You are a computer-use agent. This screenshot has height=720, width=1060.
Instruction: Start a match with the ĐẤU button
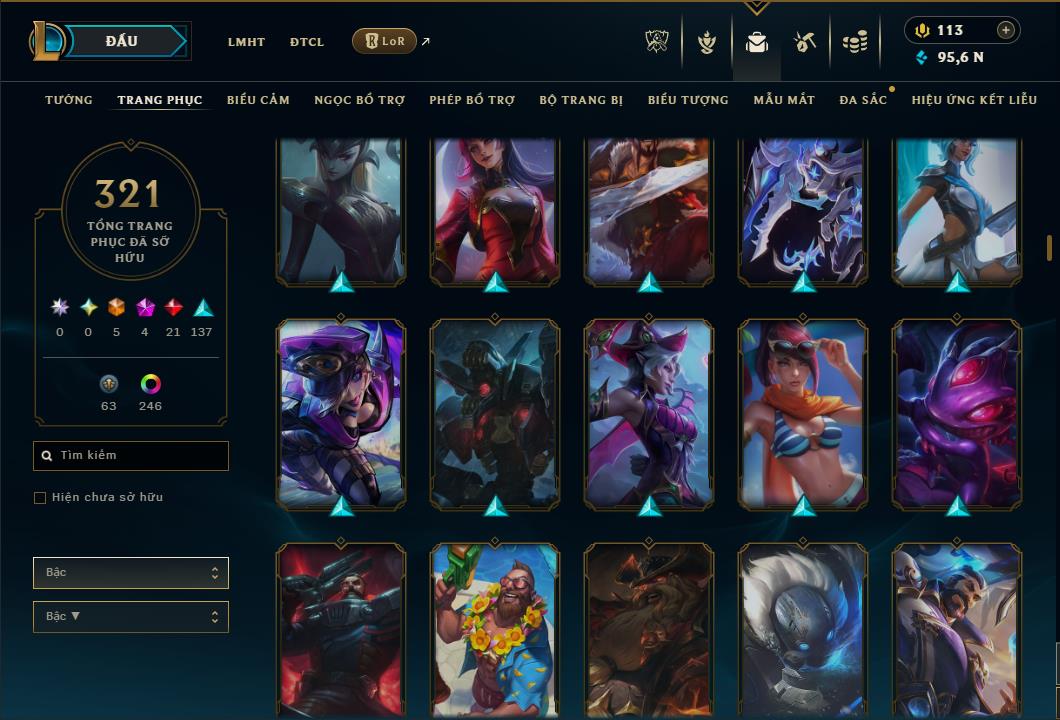122,41
